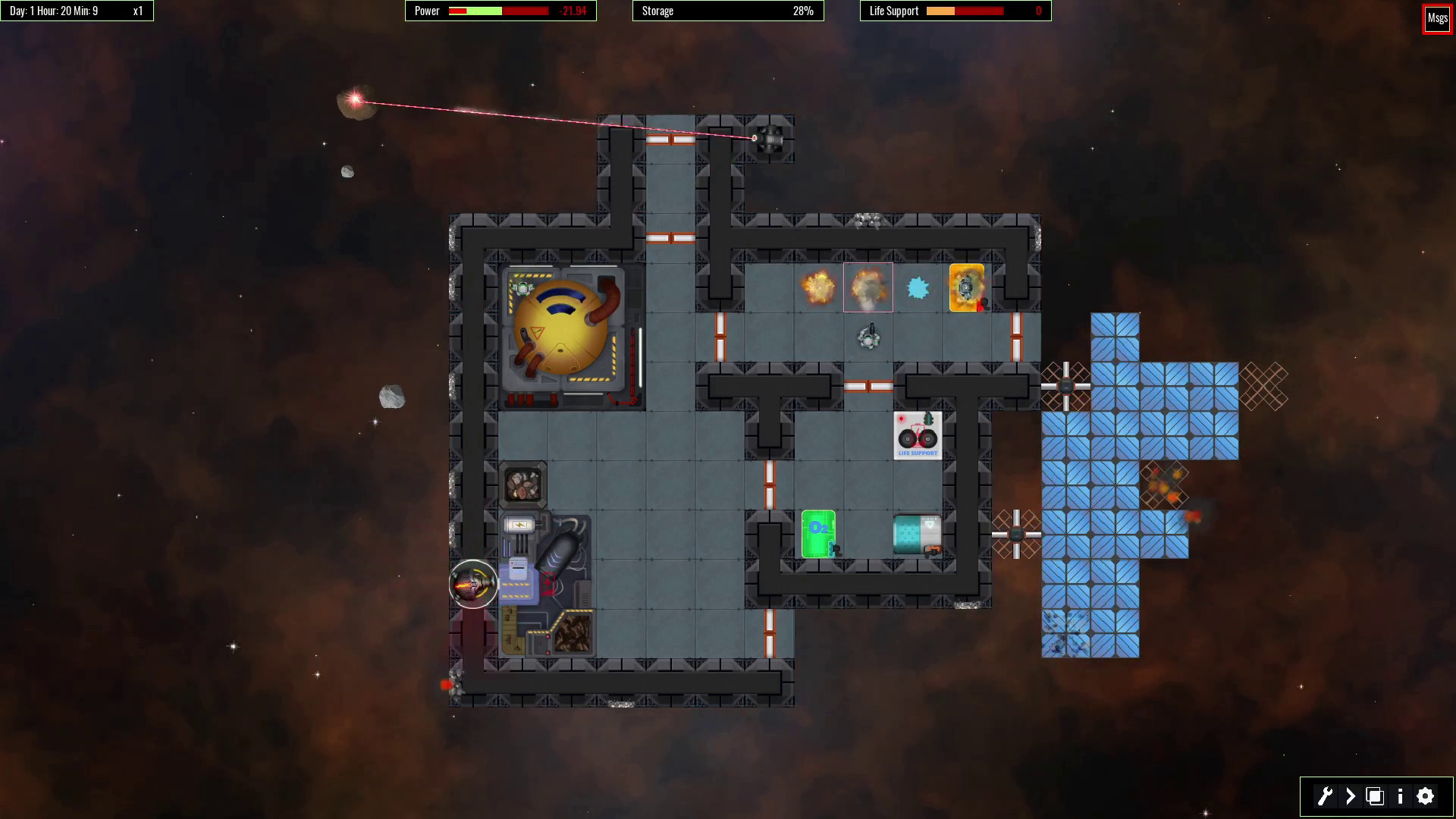1456x819 pixels.
Task: Select the green O2 generator
Action: 817,535
